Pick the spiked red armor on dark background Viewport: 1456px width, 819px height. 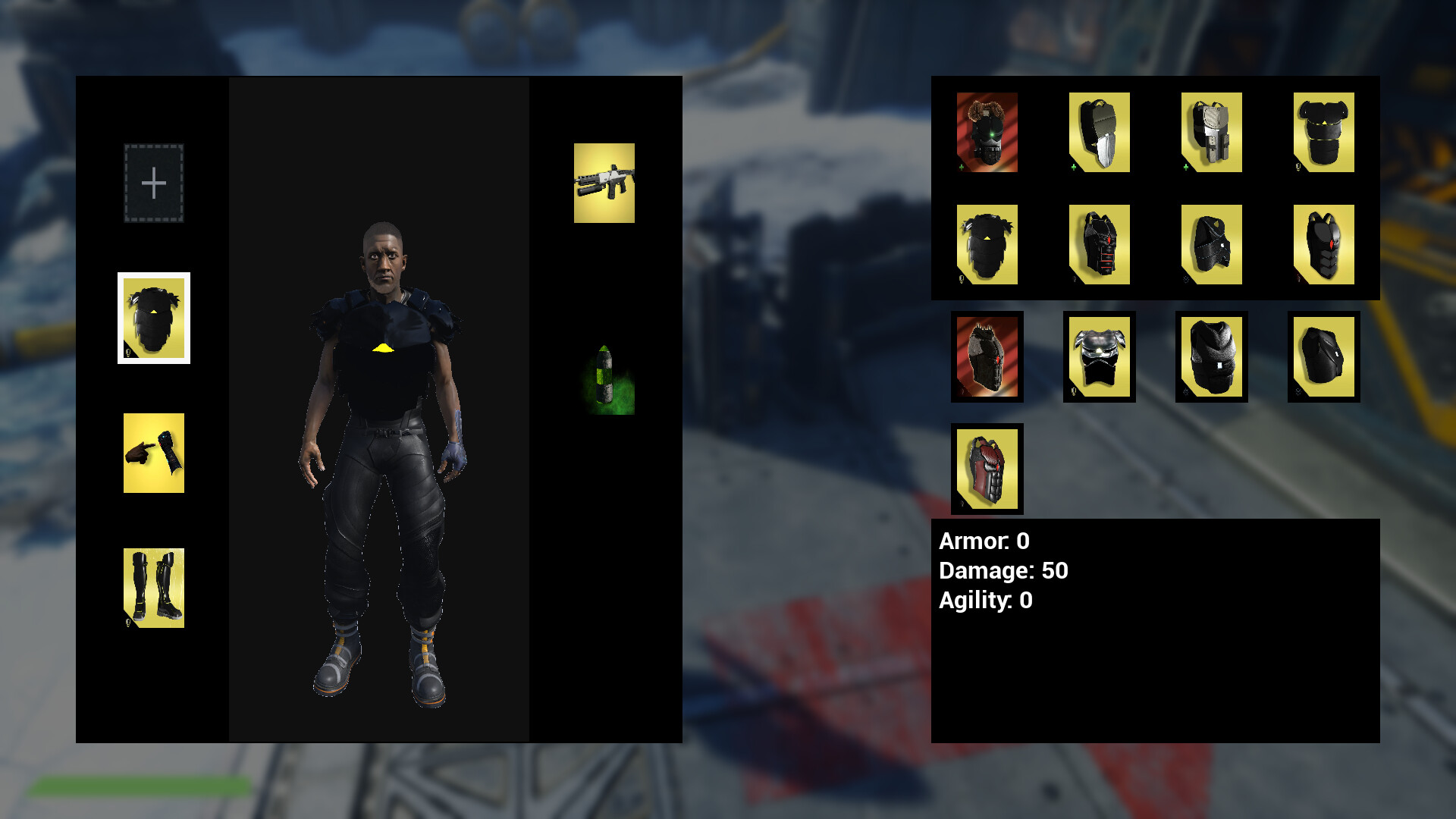click(987, 356)
